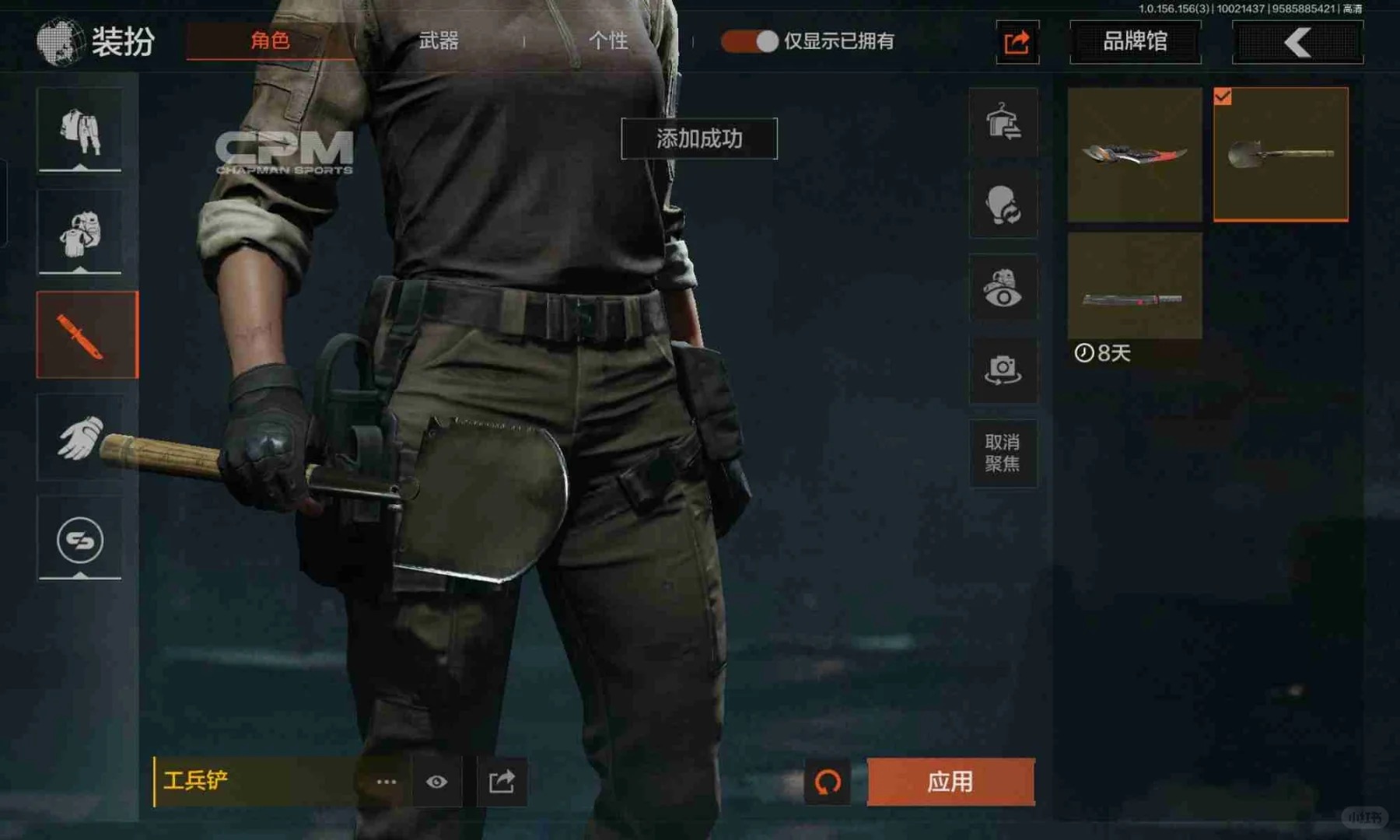Go back with the arrow button

point(1297,42)
